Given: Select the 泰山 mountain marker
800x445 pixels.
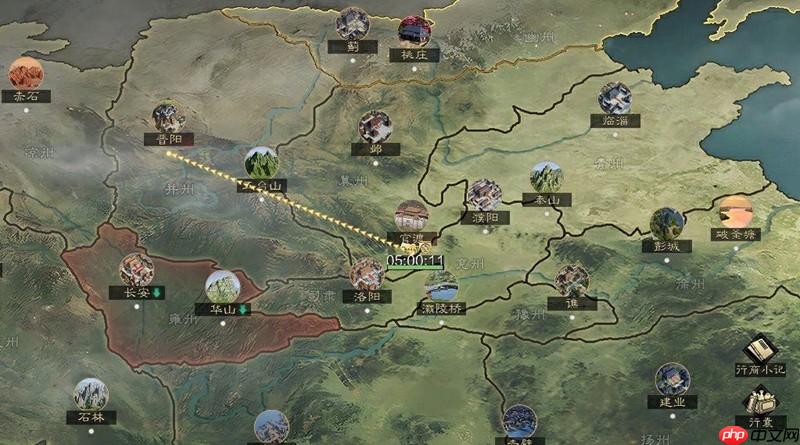Looking at the screenshot, I should tap(546, 178).
